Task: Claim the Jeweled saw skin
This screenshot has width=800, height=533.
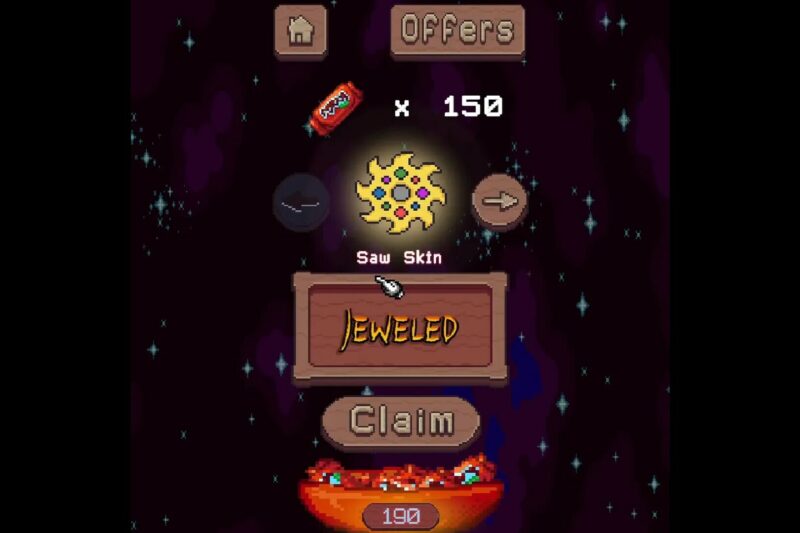Action: pos(401,421)
